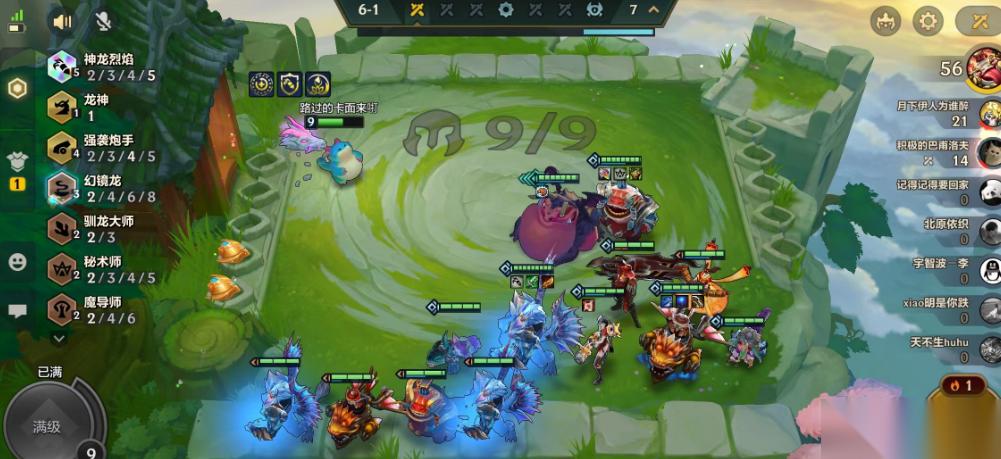Collapse the stage tracker with up arrow
This screenshot has height=459, width=1001.
[654, 10]
